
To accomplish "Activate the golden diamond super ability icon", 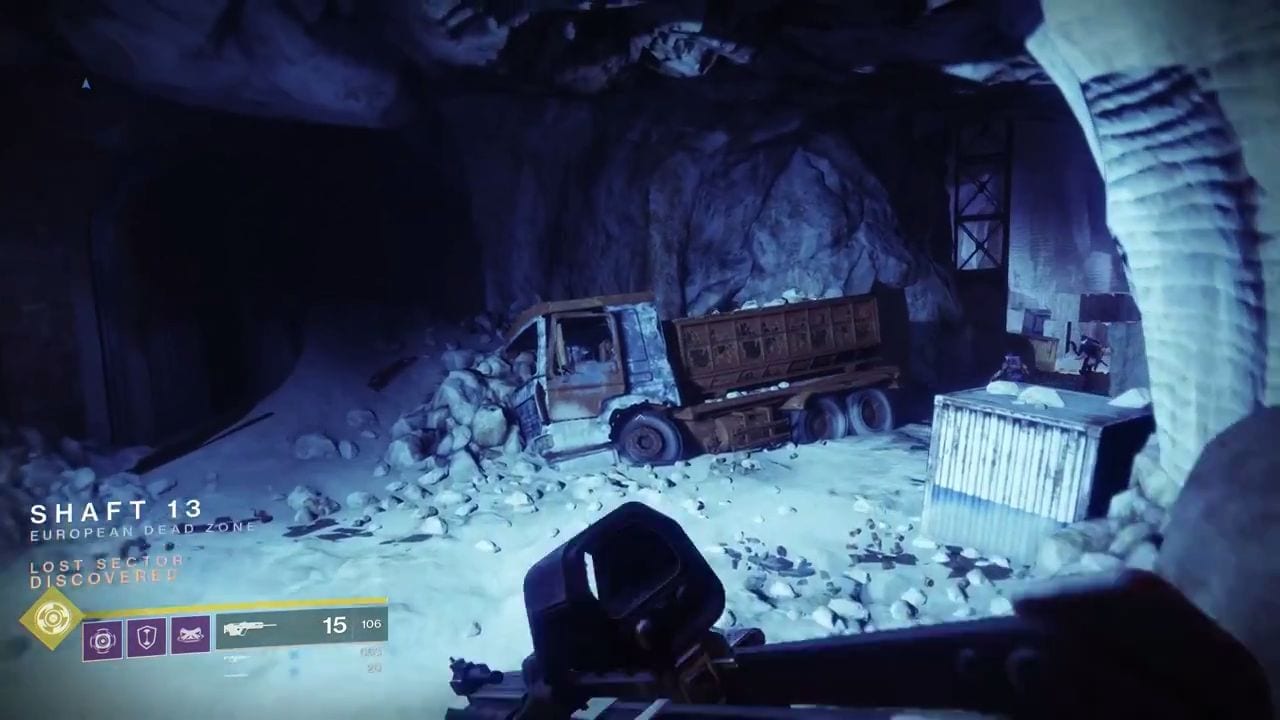I will (52, 619).
